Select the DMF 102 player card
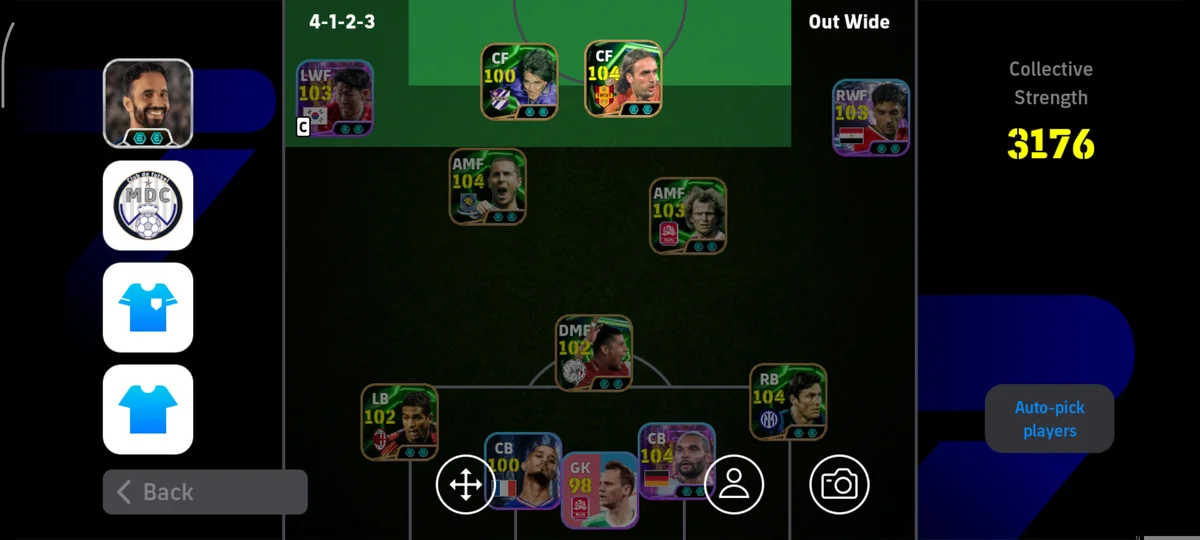Viewport: 1200px width, 540px height. [x=594, y=353]
